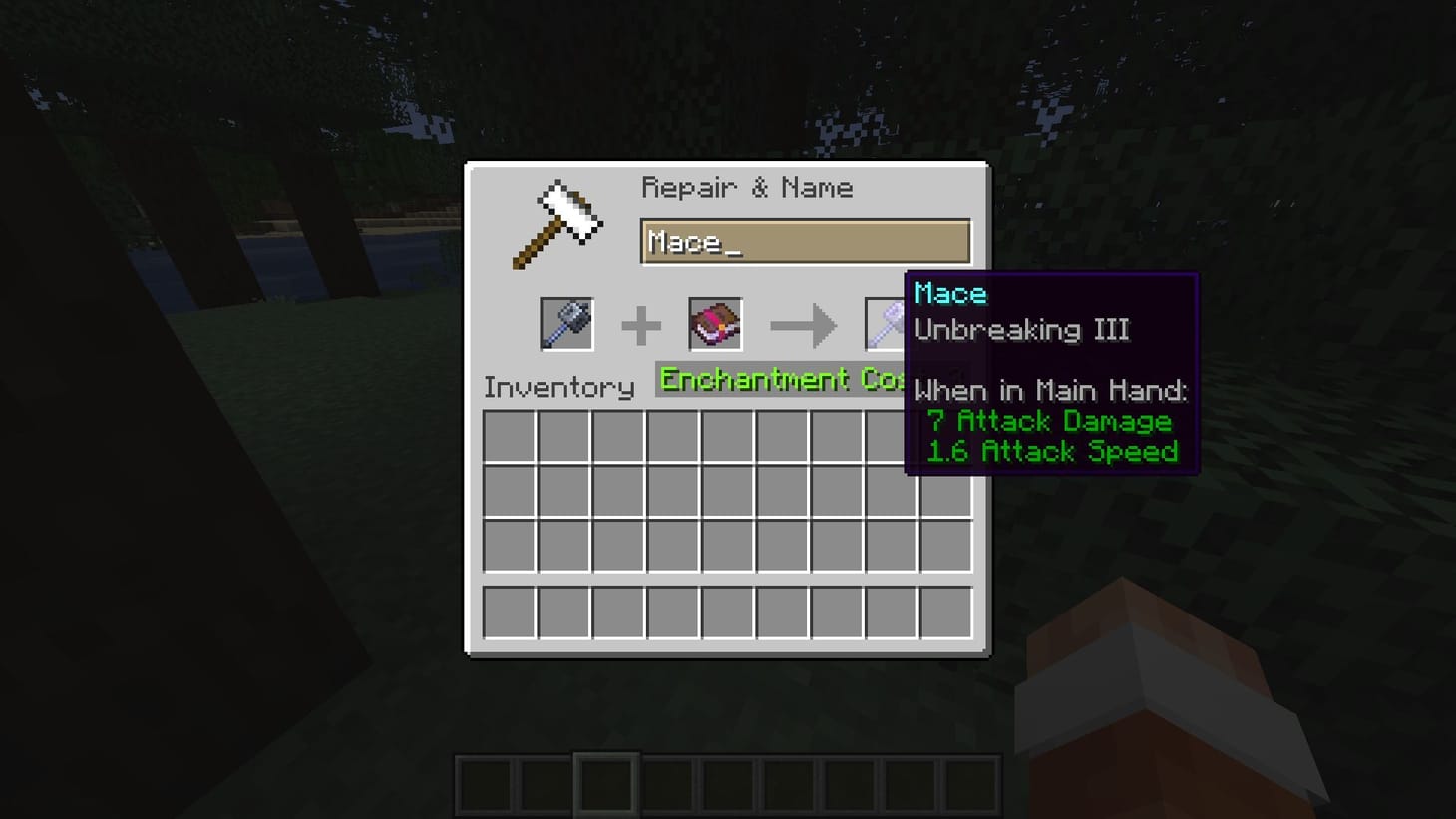Select the mace in the first input slot
Viewport: 1456px width, 819px height.
pyautogui.click(x=566, y=323)
